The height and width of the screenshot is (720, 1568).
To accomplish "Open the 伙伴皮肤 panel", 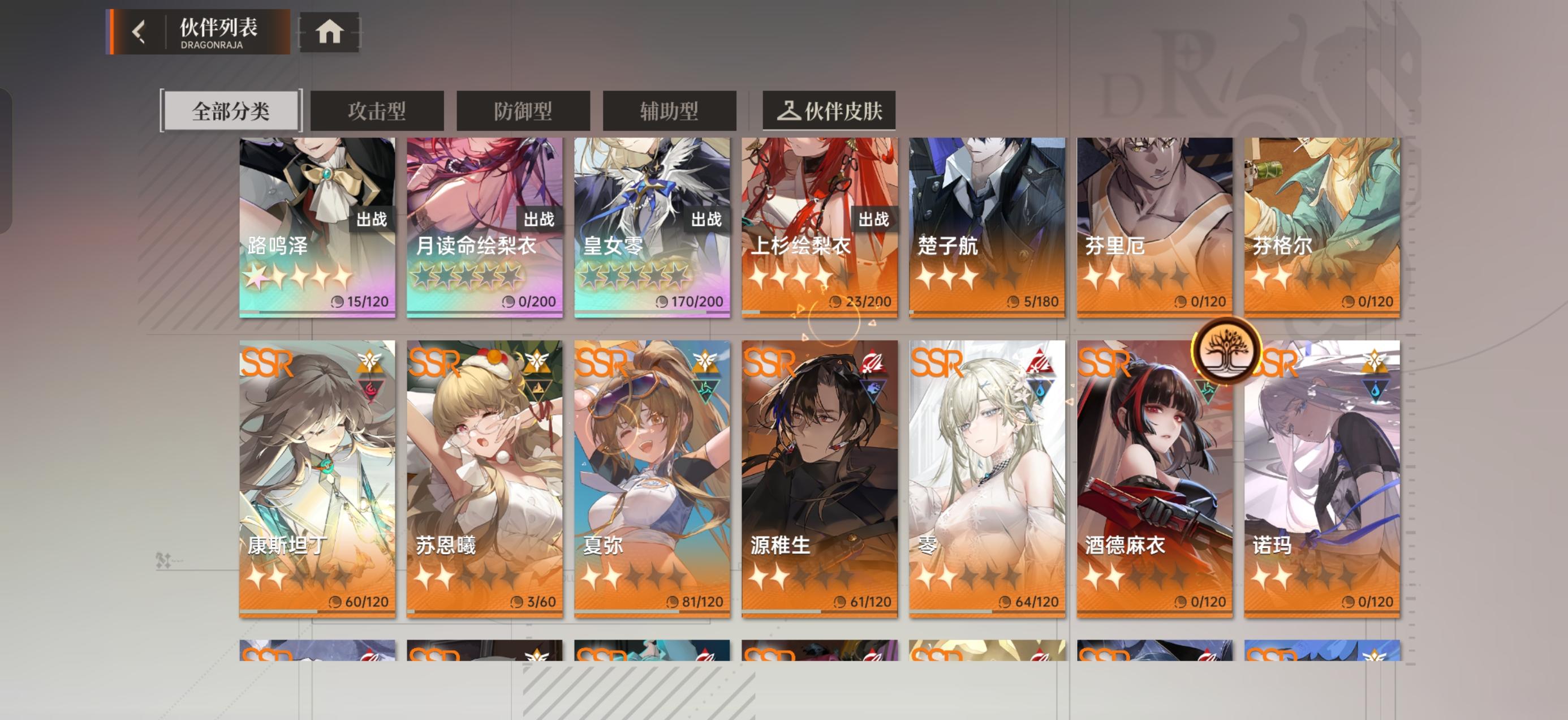I will tap(830, 110).
